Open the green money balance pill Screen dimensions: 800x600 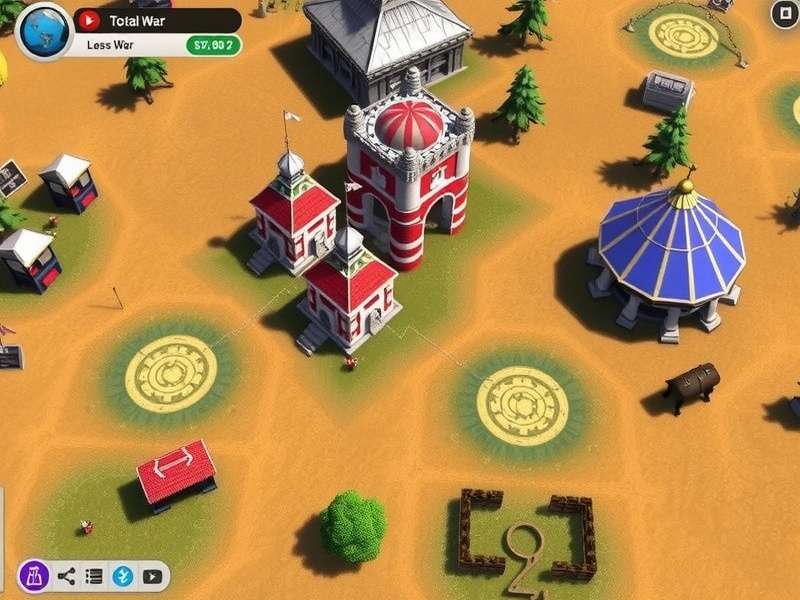213,45
